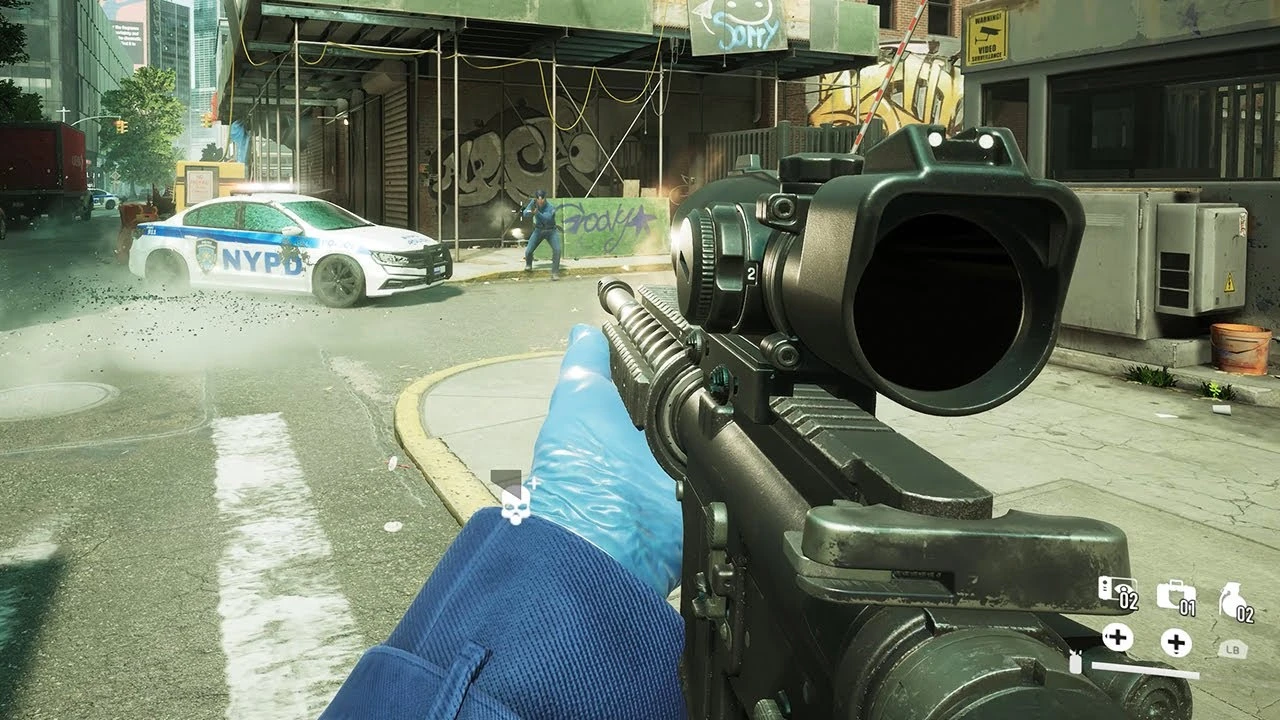Click the LB button prompt icon

(1232, 648)
